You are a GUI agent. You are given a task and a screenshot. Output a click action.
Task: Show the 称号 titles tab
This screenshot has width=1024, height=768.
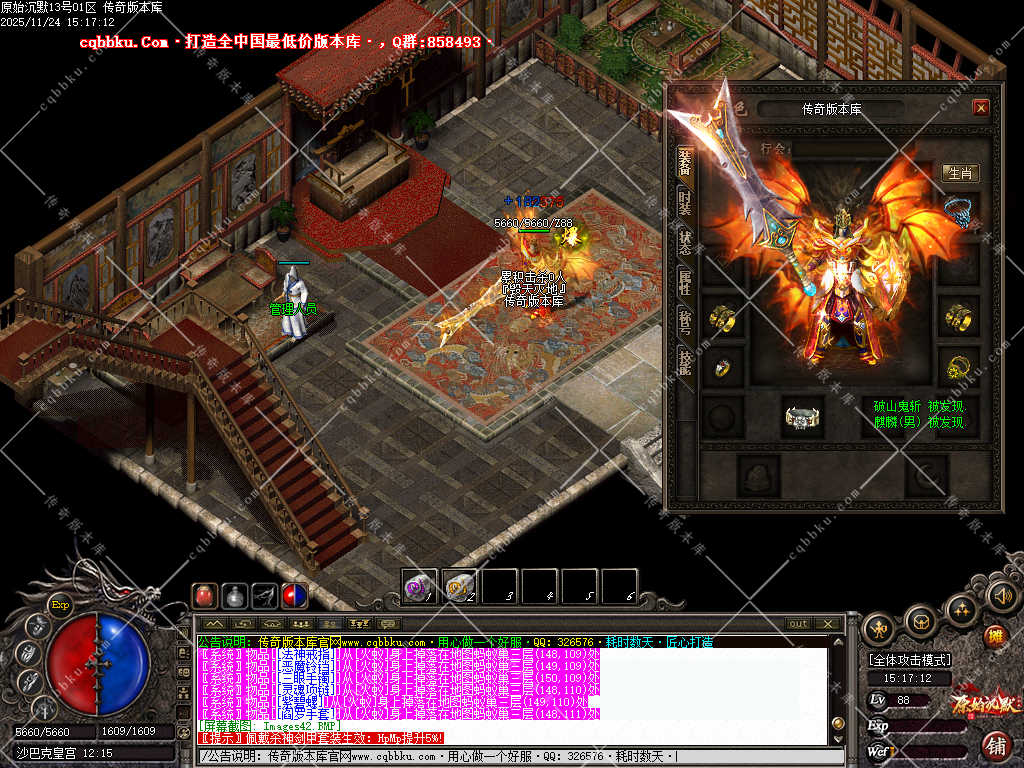click(685, 323)
